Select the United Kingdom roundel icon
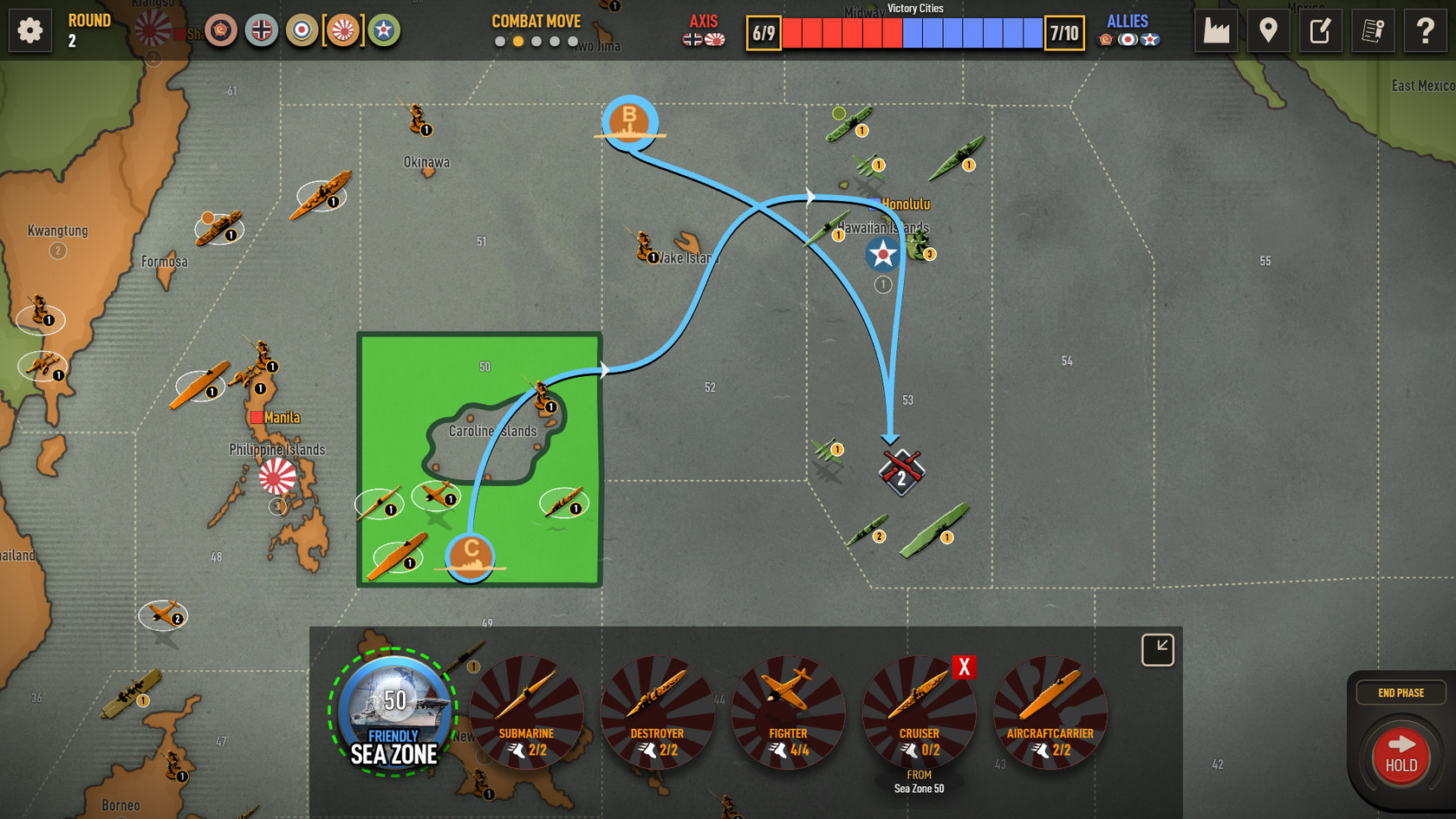 pos(302,30)
